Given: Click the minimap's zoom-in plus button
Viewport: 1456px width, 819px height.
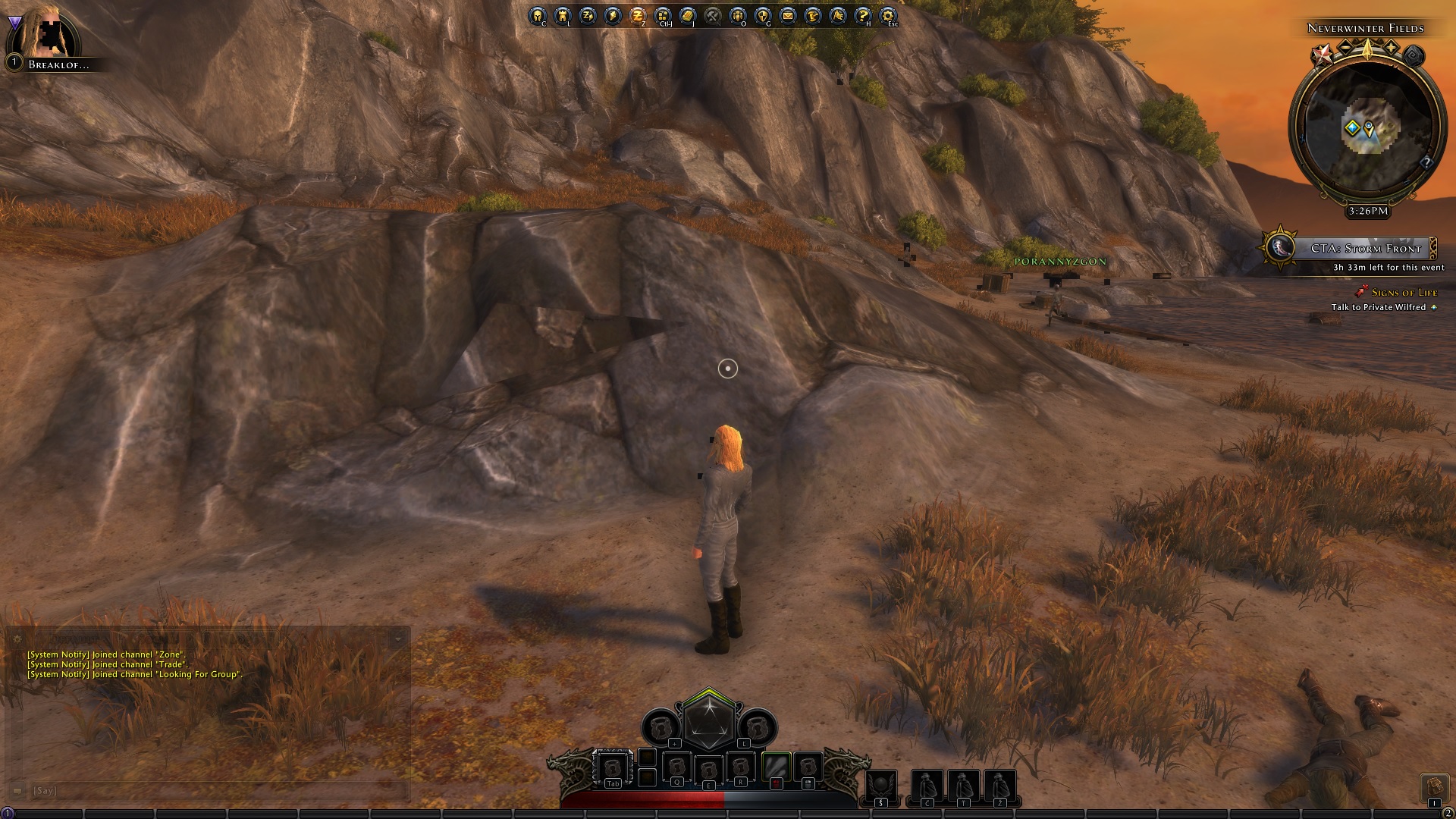Looking at the screenshot, I should (1391, 49).
